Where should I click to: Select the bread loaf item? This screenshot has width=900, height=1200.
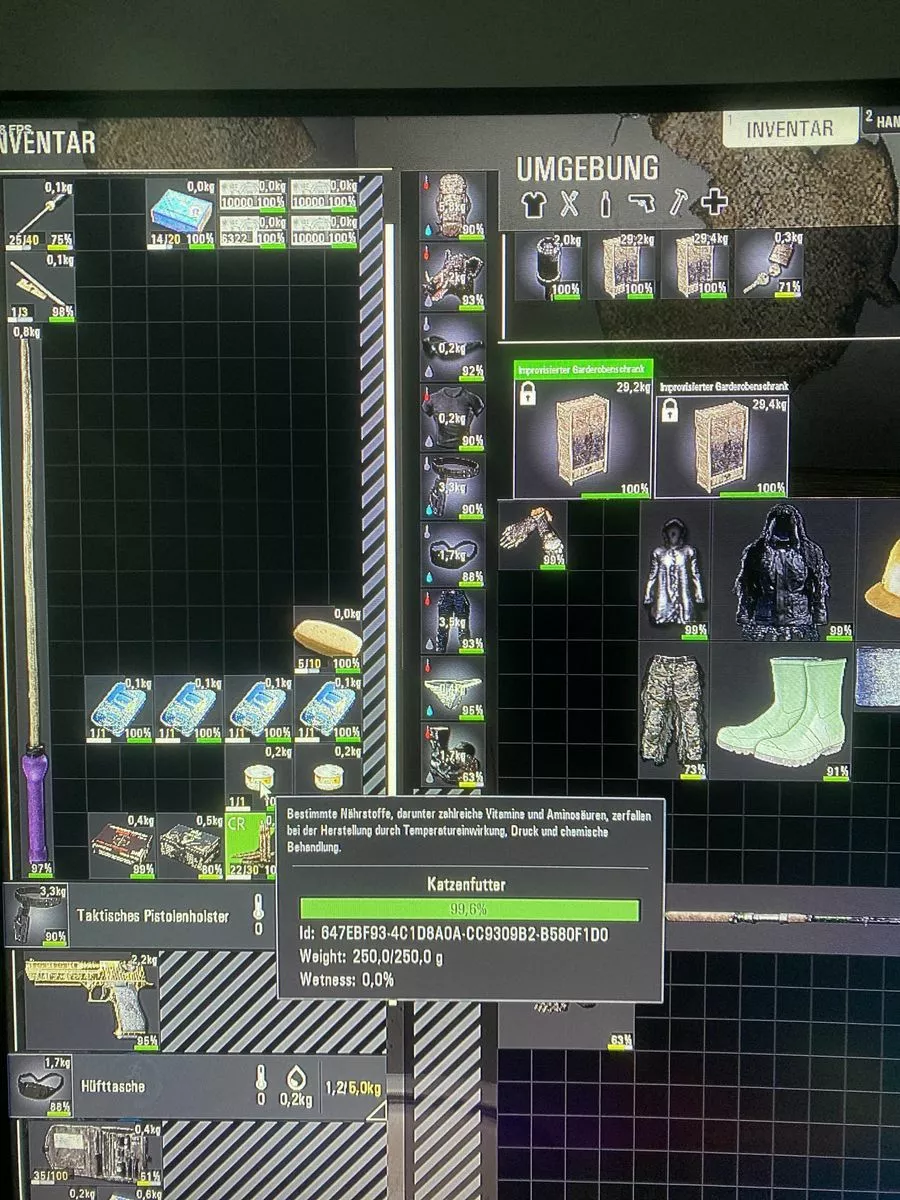pyautogui.click(x=327, y=637)
